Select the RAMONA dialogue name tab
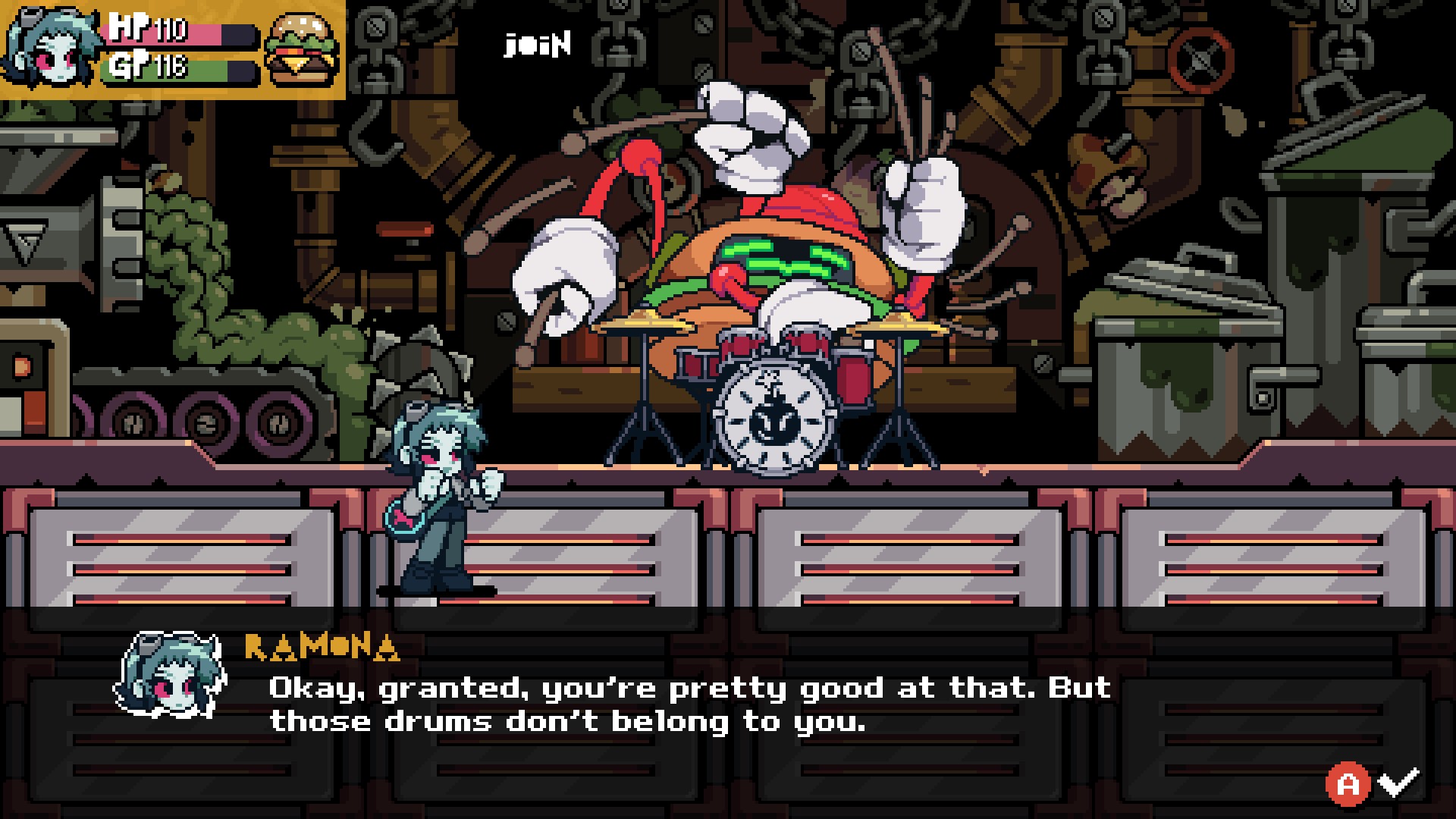 320,647
